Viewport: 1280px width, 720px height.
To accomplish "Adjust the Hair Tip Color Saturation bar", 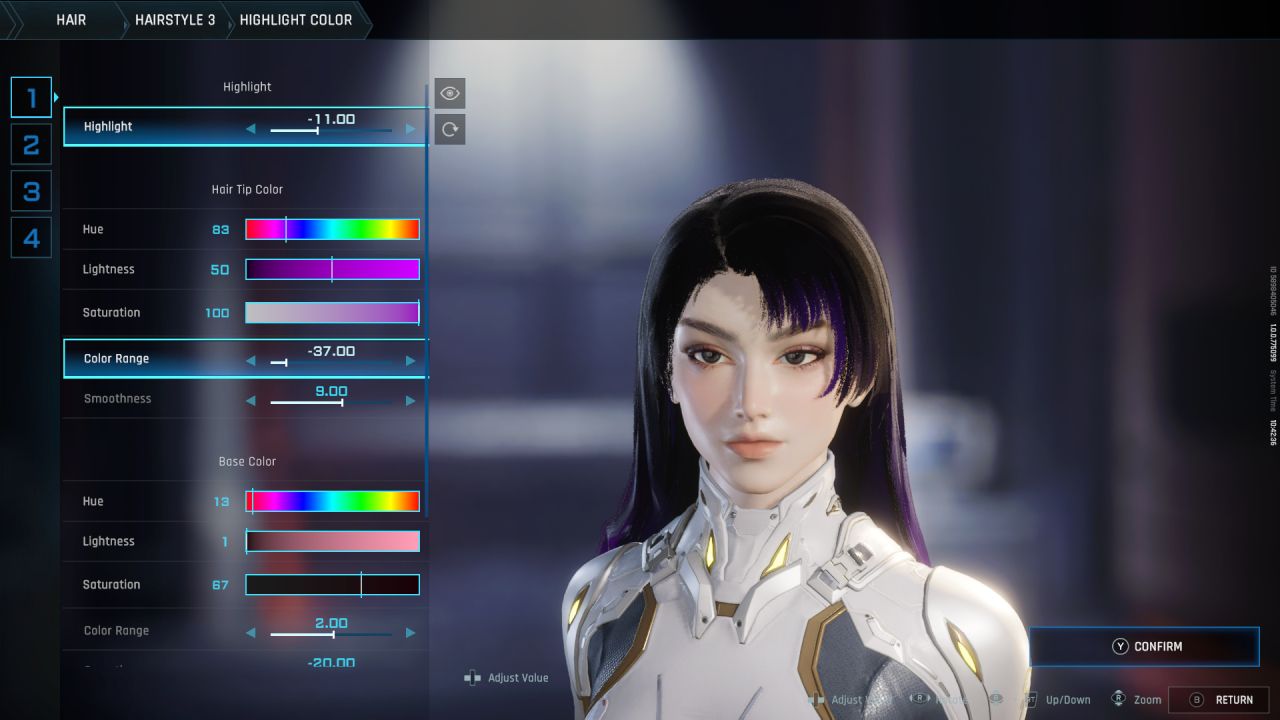I will pos(332,313).
